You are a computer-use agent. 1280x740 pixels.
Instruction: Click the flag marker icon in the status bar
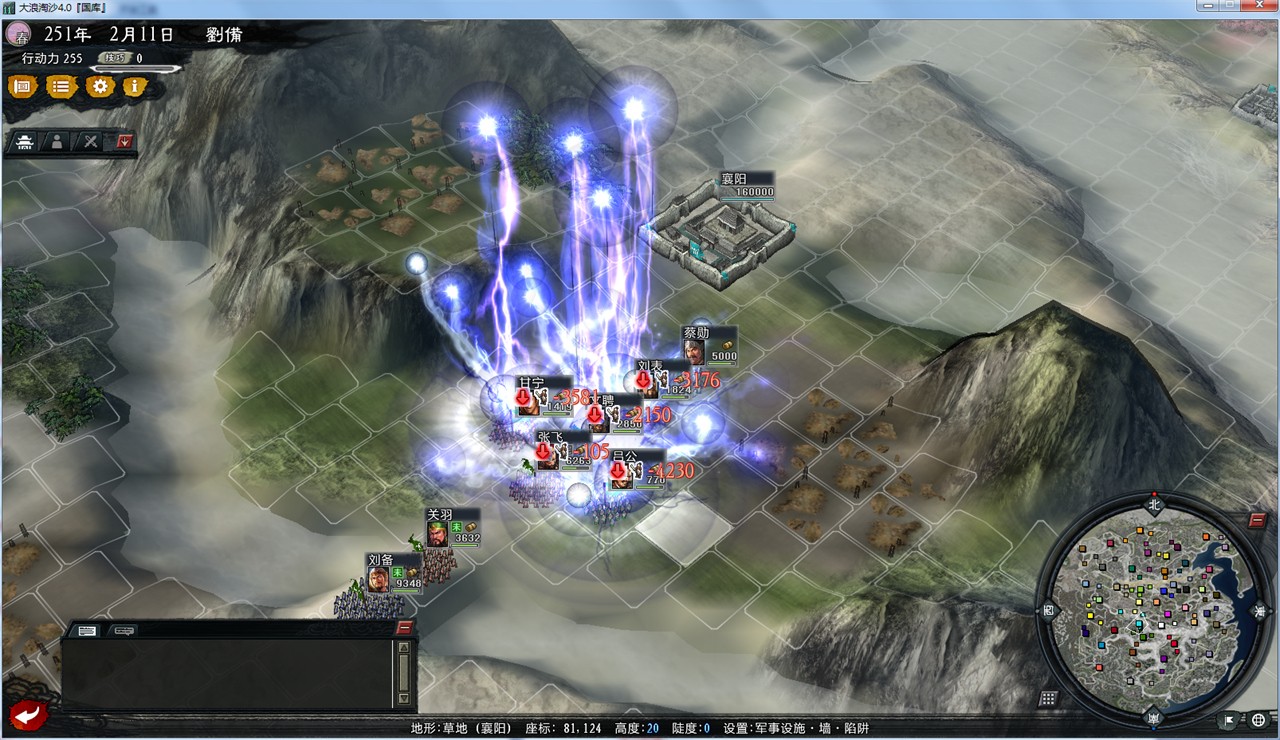pyautogui.click(x=1228, y=719)
